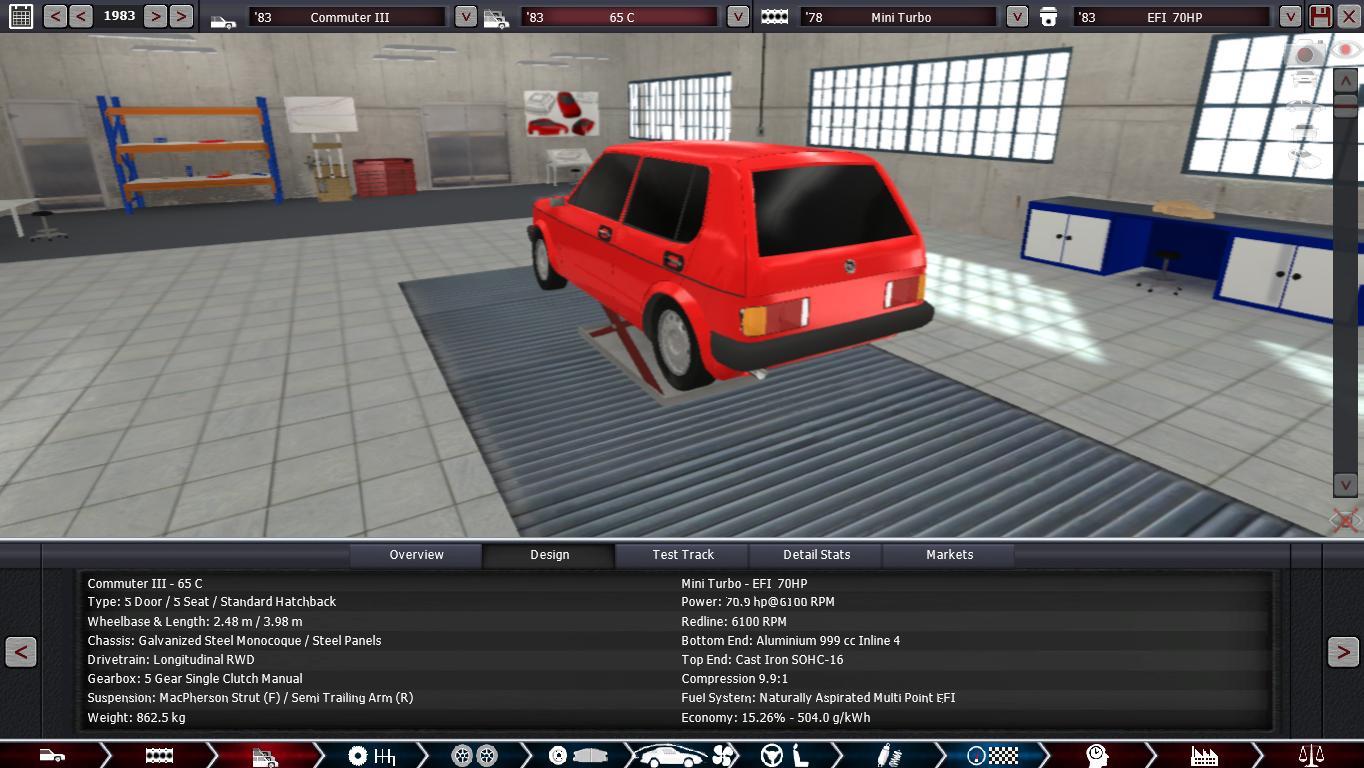This screenshot has width=1364, height=768.
Task: Save the design with the floppy disk icon
Action: (1320, 17)
